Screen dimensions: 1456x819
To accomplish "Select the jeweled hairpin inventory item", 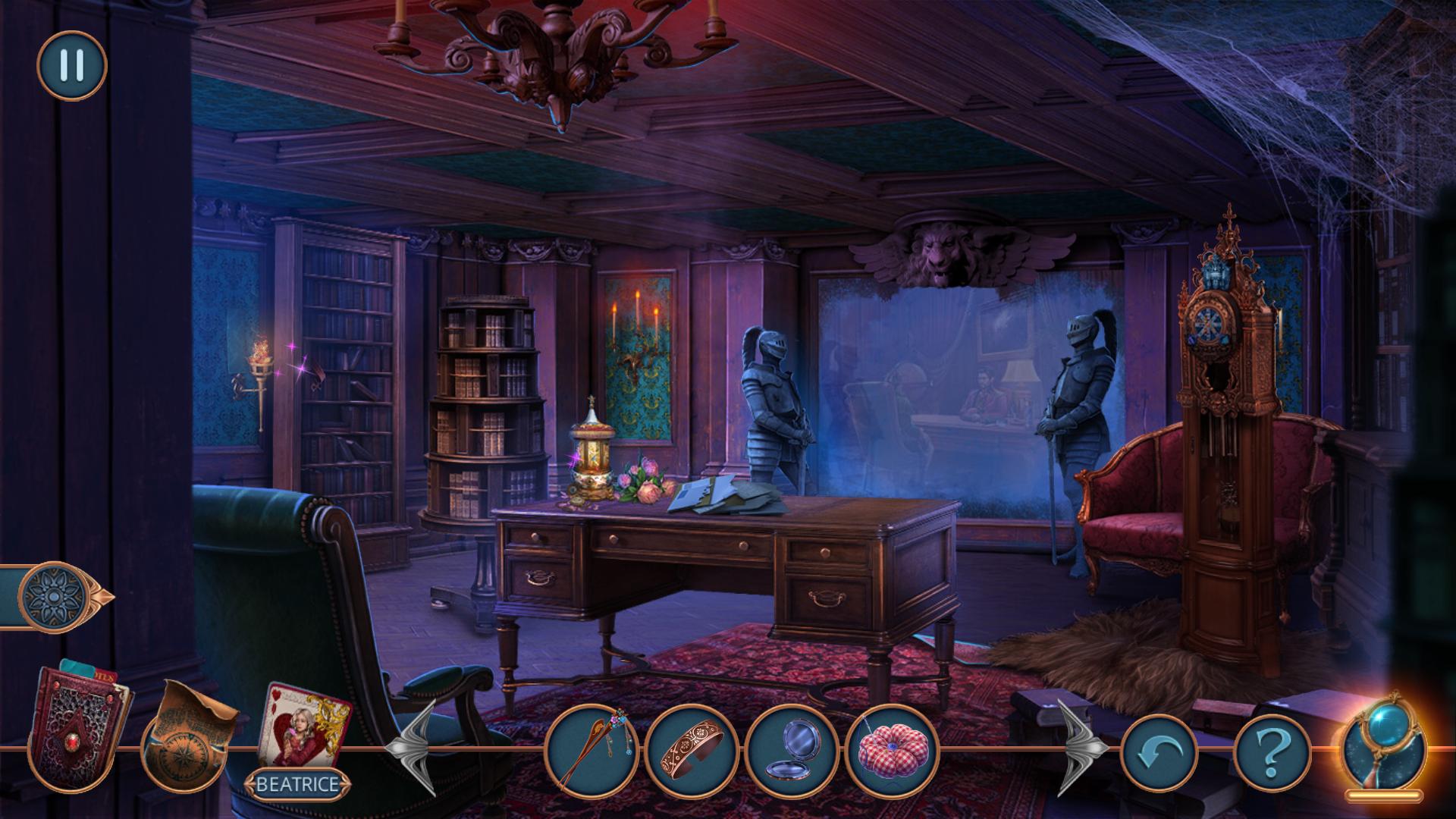I will click(x=591, y=751).
